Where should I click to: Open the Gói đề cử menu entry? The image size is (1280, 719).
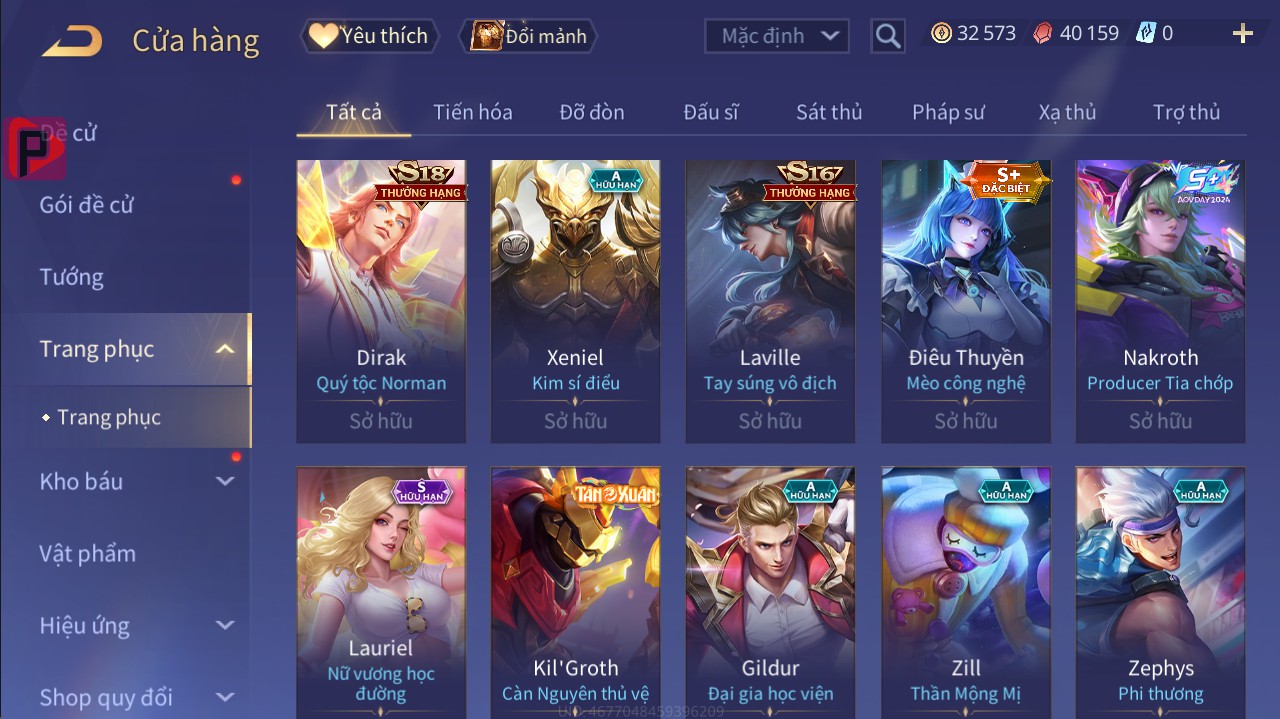coord(87,205)
